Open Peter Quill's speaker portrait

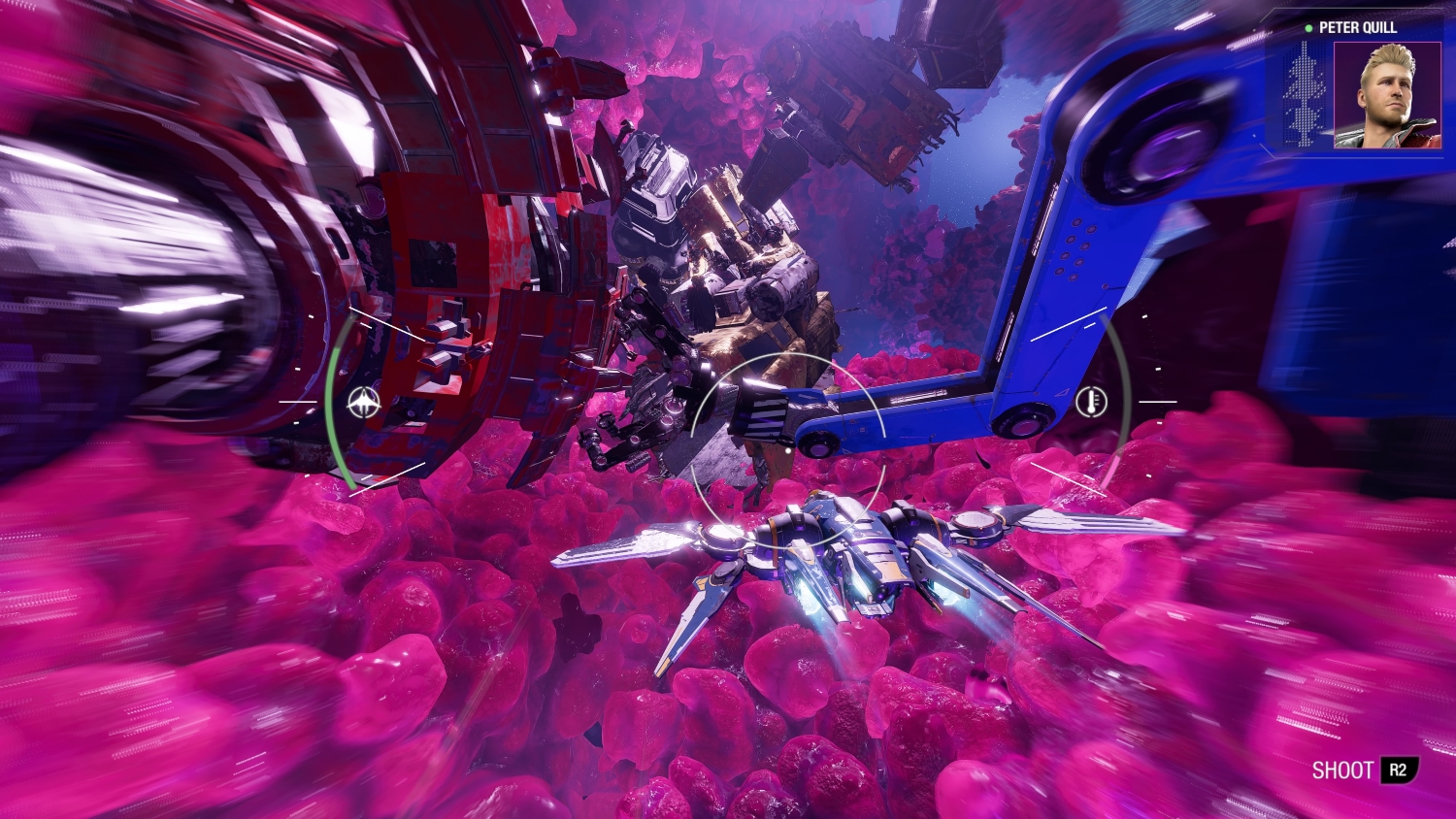click(1386, 94)
